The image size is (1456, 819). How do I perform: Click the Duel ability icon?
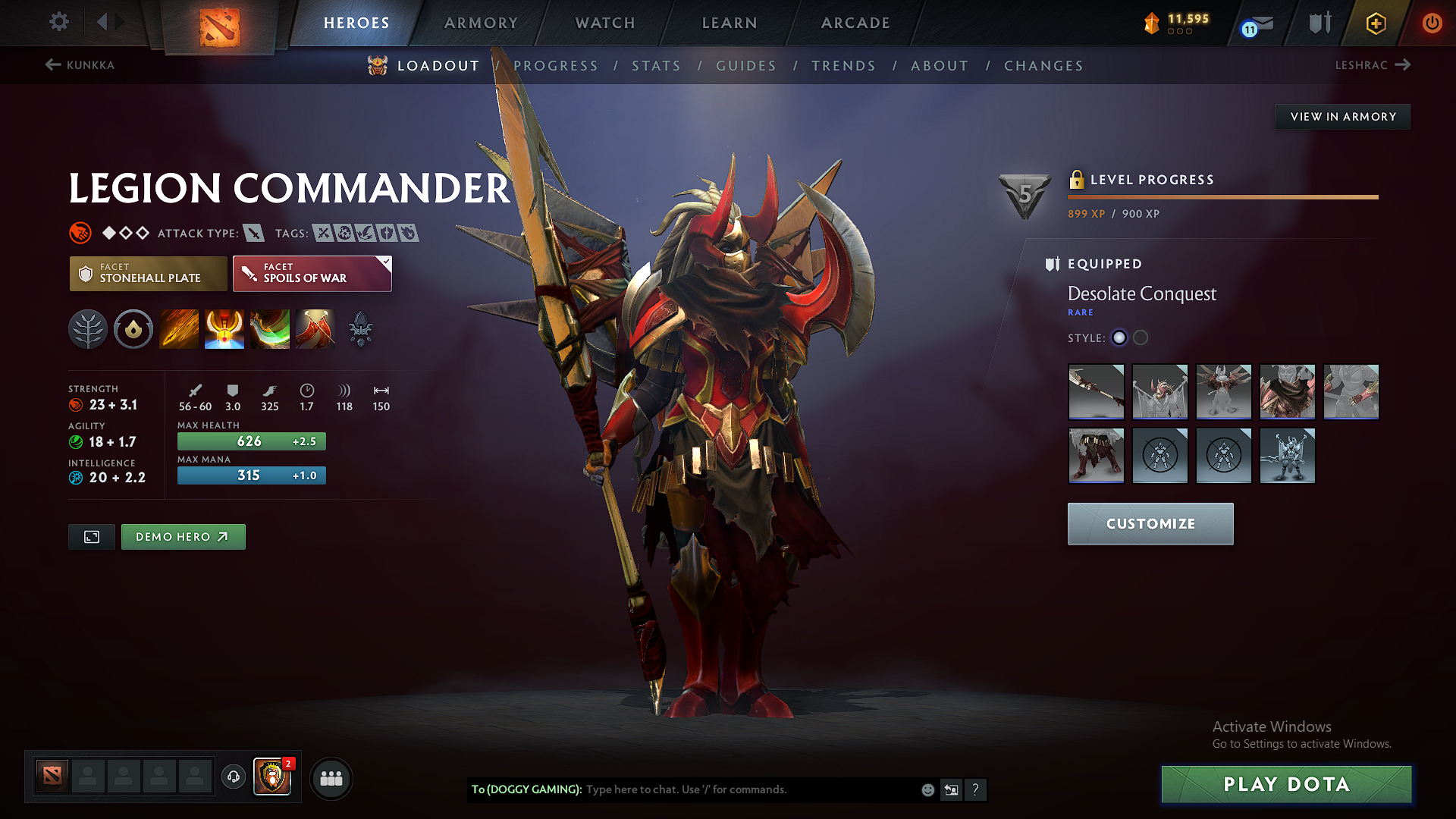315,329
